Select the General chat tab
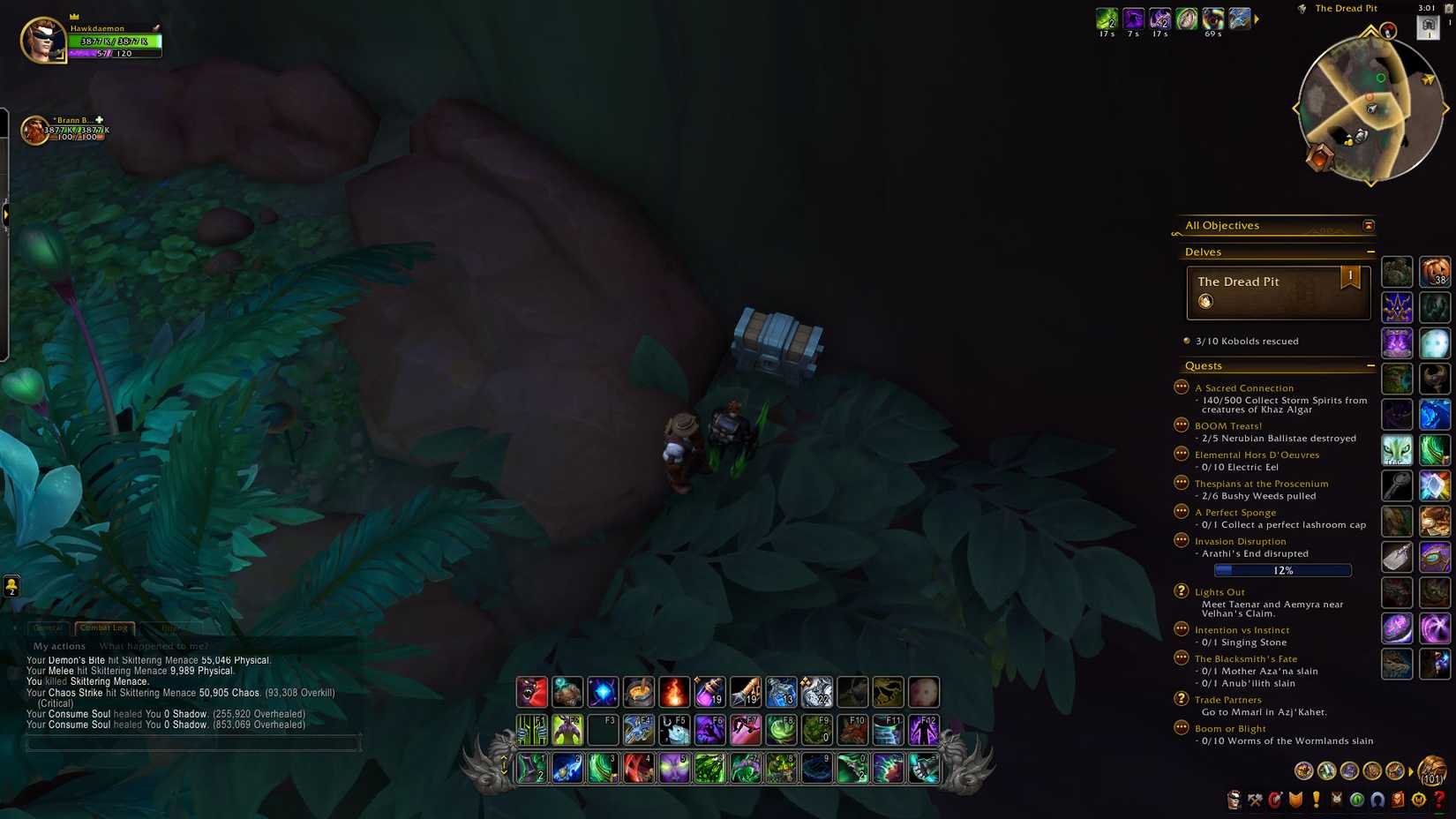This screenshot has height=819, width=1456. [49, 628]
